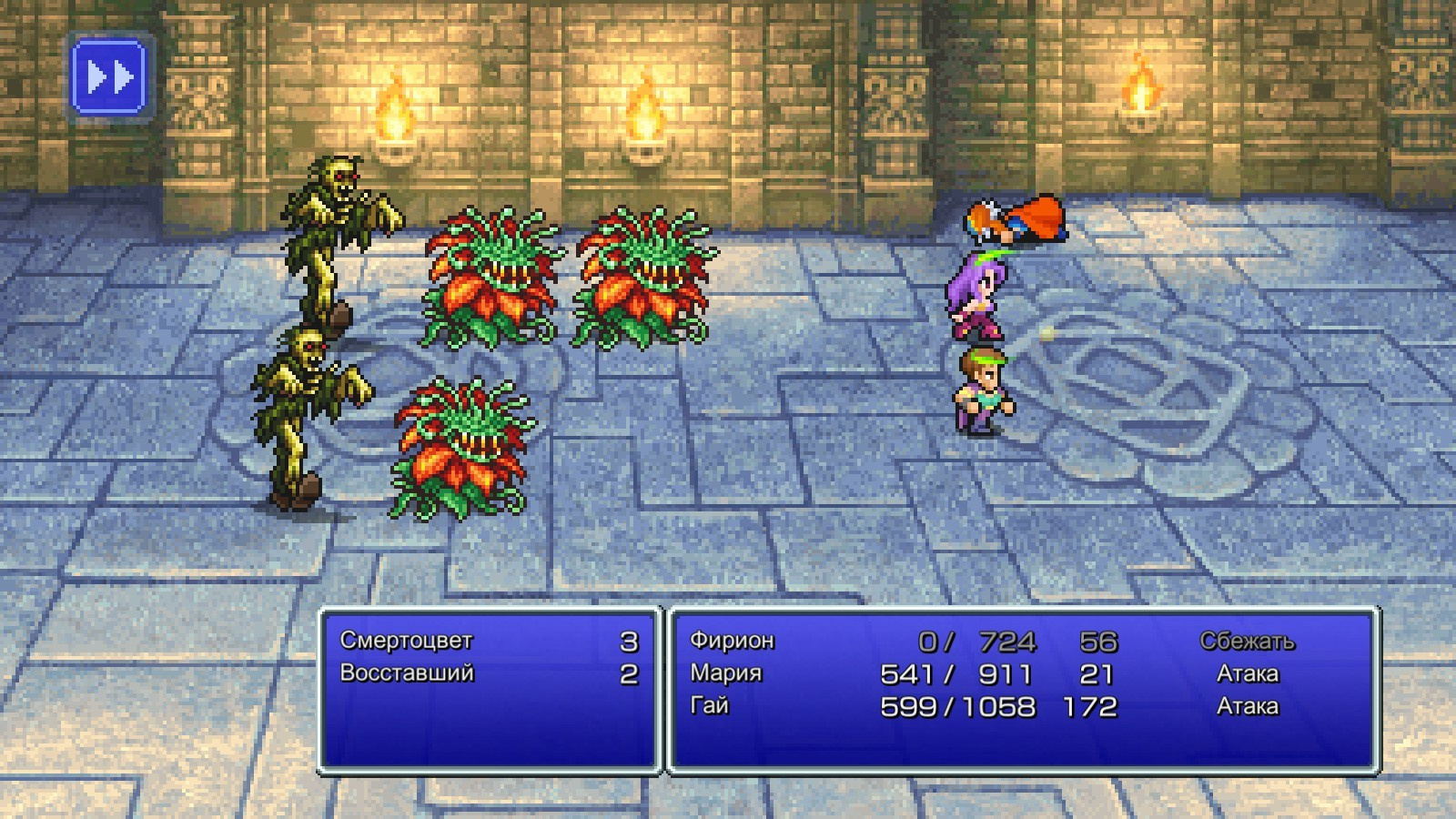Select the Смертоцвет enemy entry
Screen dimensions: 1456x819
pyautogui.click(x=407, y=640)
